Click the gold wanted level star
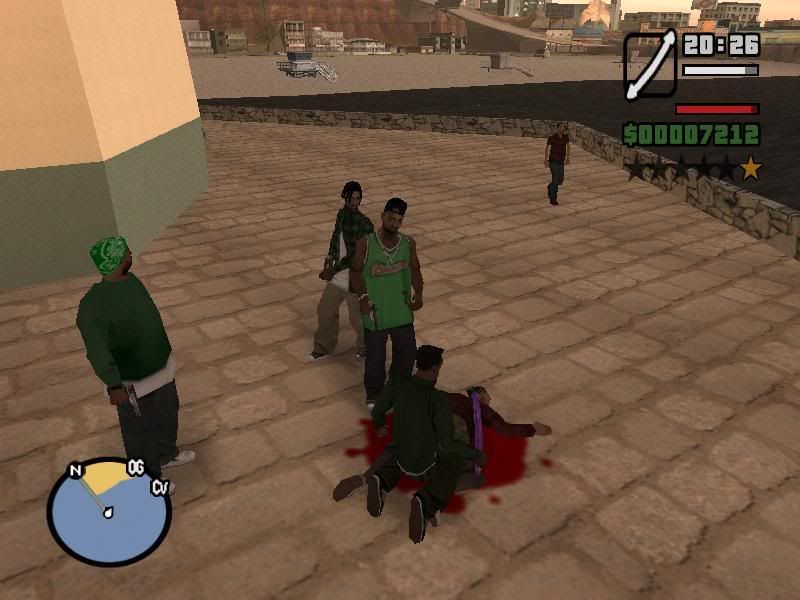 [x=750, y=168]
